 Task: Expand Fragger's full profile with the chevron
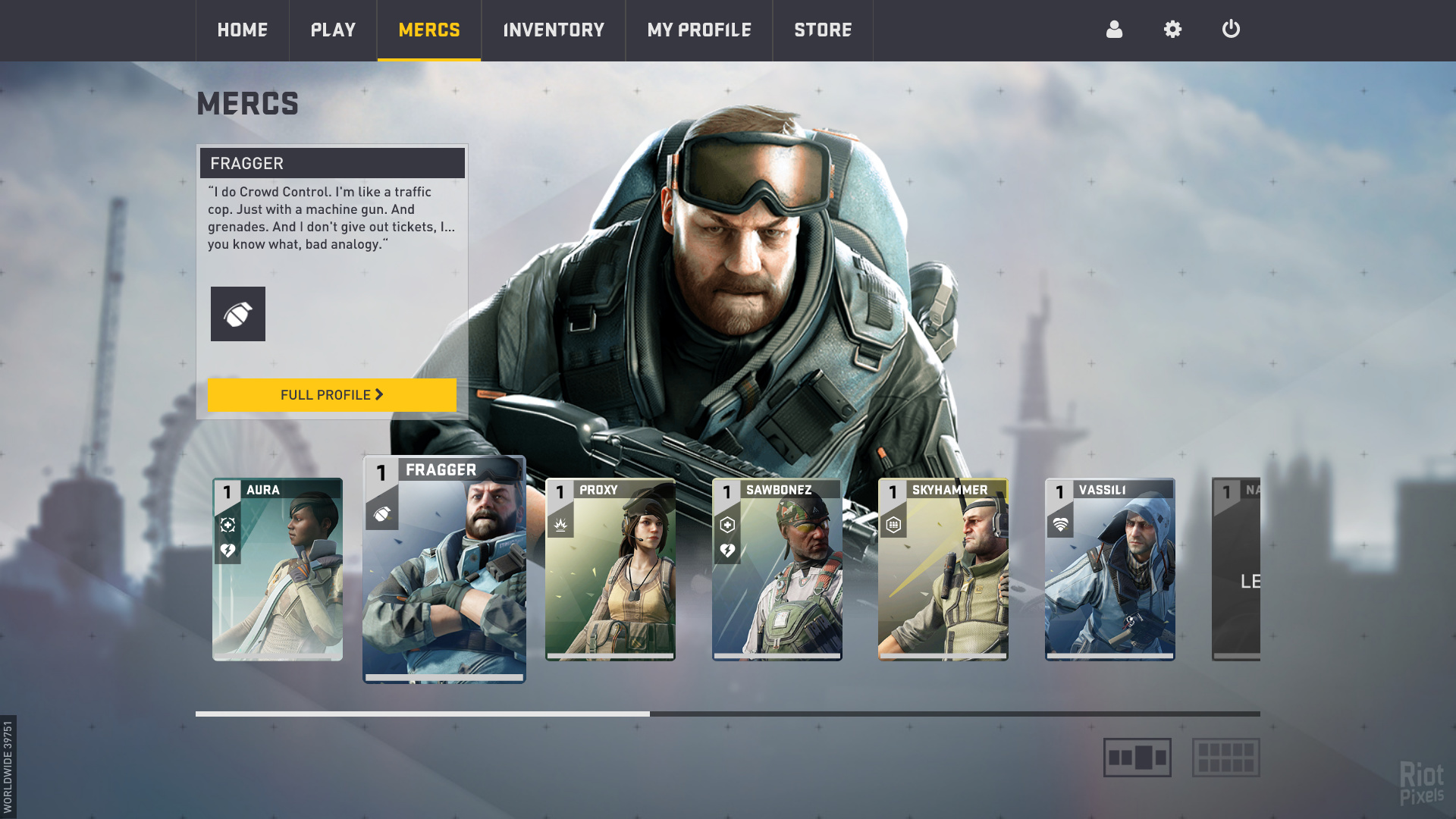pos(378,395)
